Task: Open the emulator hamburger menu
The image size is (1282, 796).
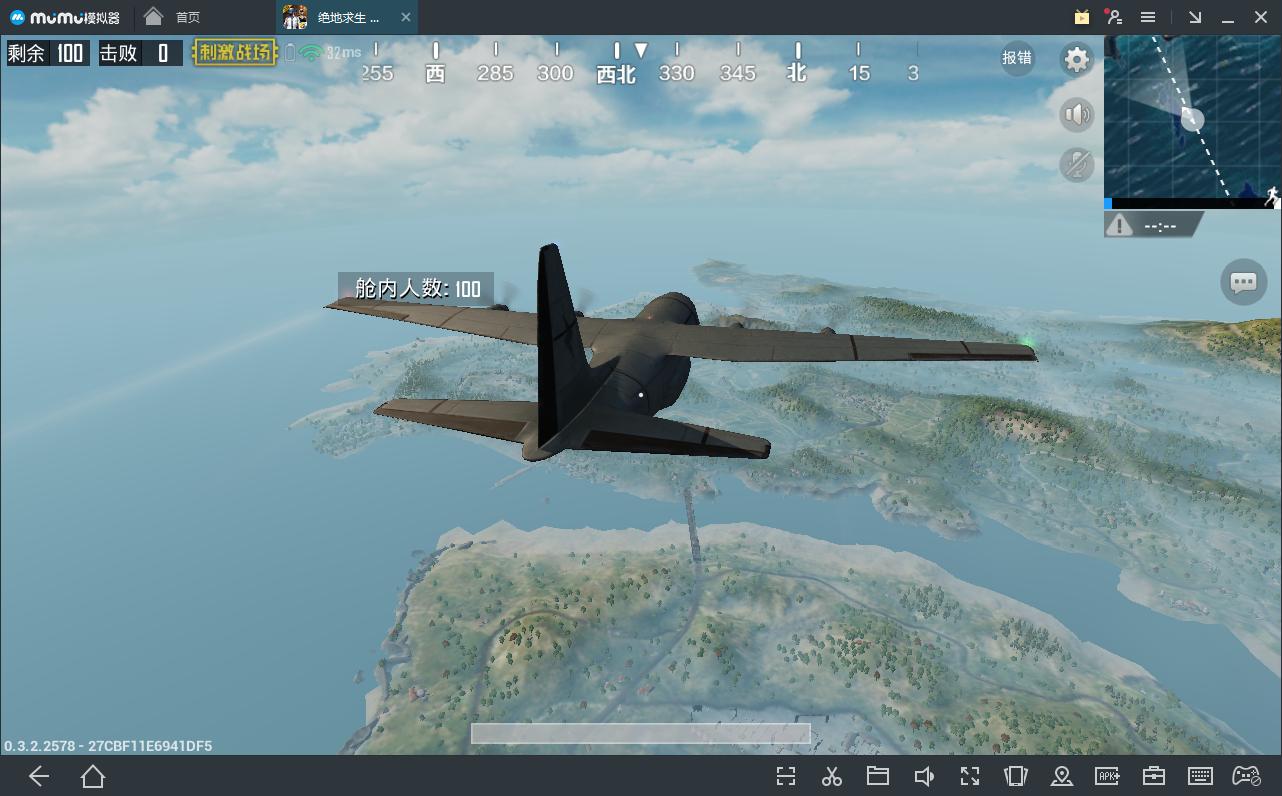Action: pos(1148,17)
